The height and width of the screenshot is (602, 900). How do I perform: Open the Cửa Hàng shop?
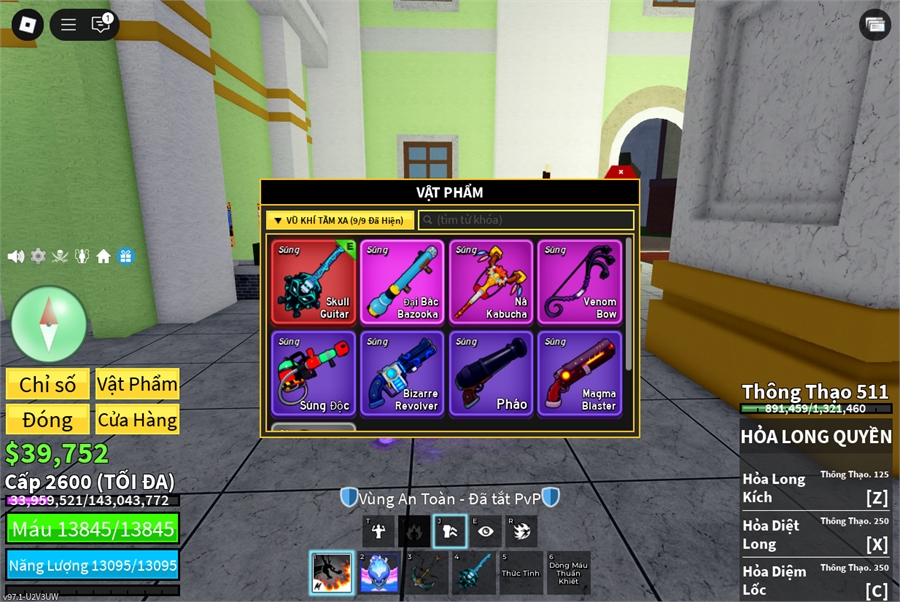137,420
